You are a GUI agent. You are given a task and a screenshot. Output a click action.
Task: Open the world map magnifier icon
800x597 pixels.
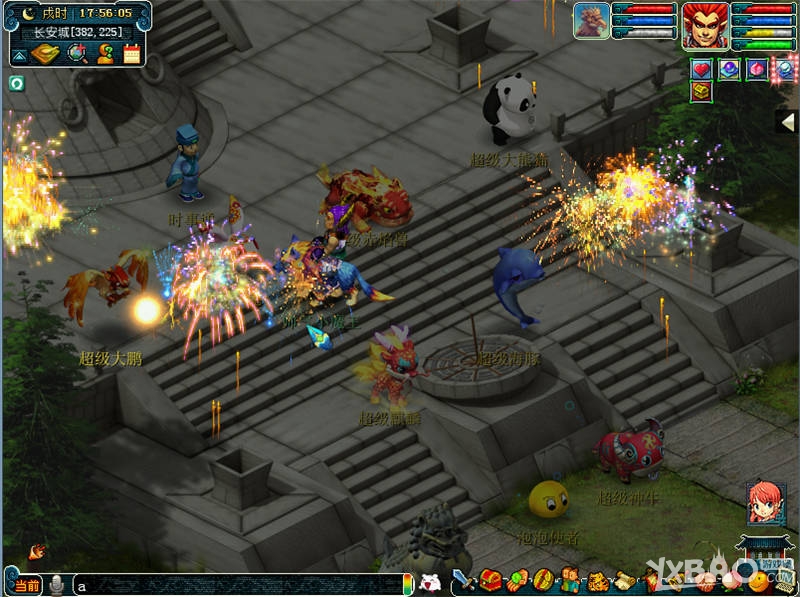tap(76, 54)
